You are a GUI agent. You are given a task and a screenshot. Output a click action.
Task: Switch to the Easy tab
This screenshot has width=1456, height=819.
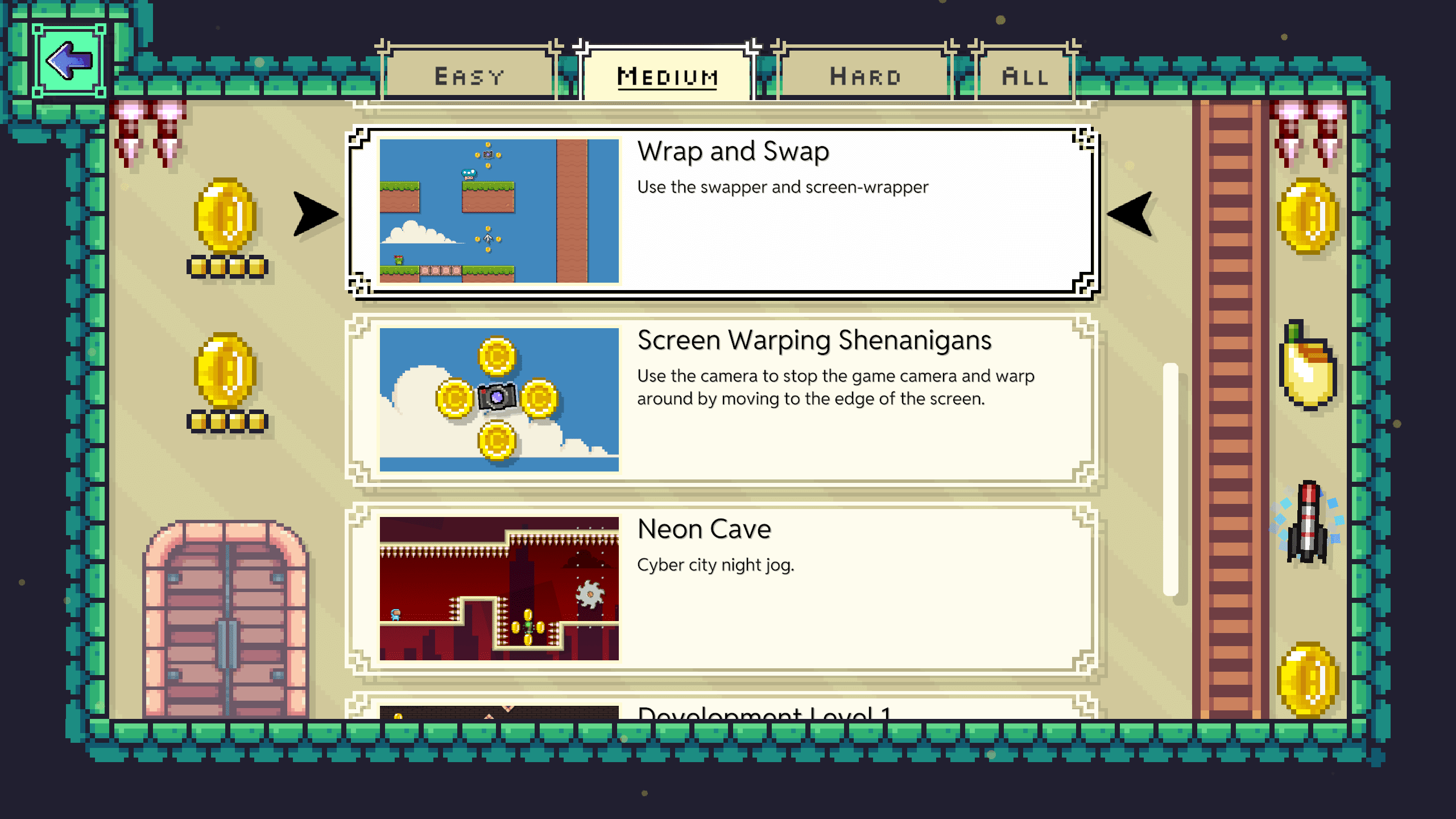(469, 75)
